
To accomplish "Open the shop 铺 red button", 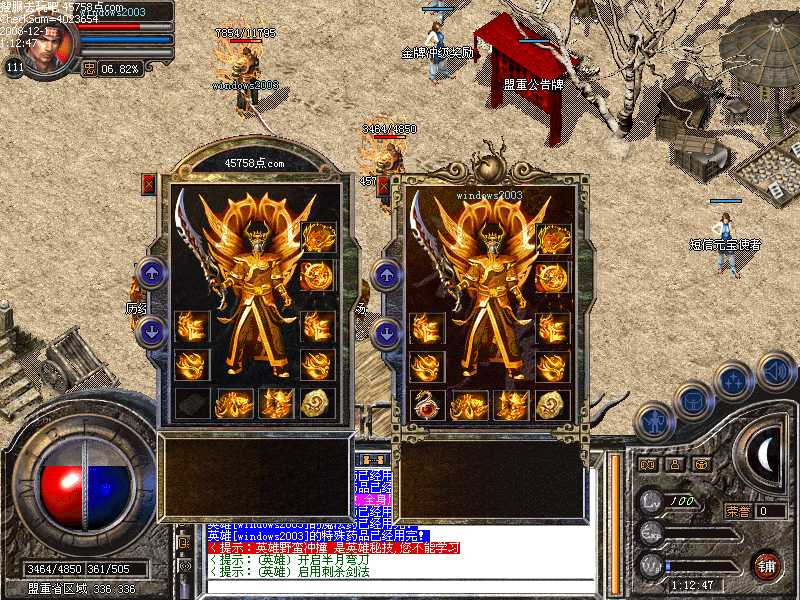I will [767, 565].
